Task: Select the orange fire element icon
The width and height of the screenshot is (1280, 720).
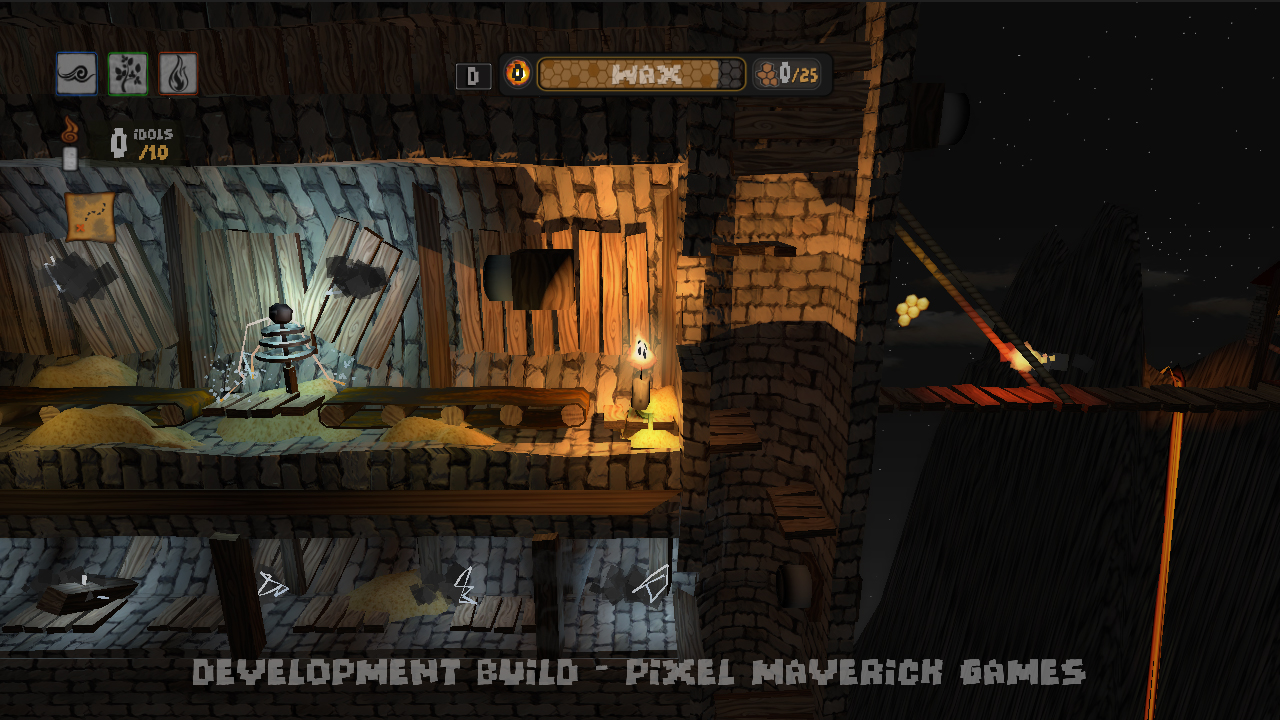Action: 178,73
